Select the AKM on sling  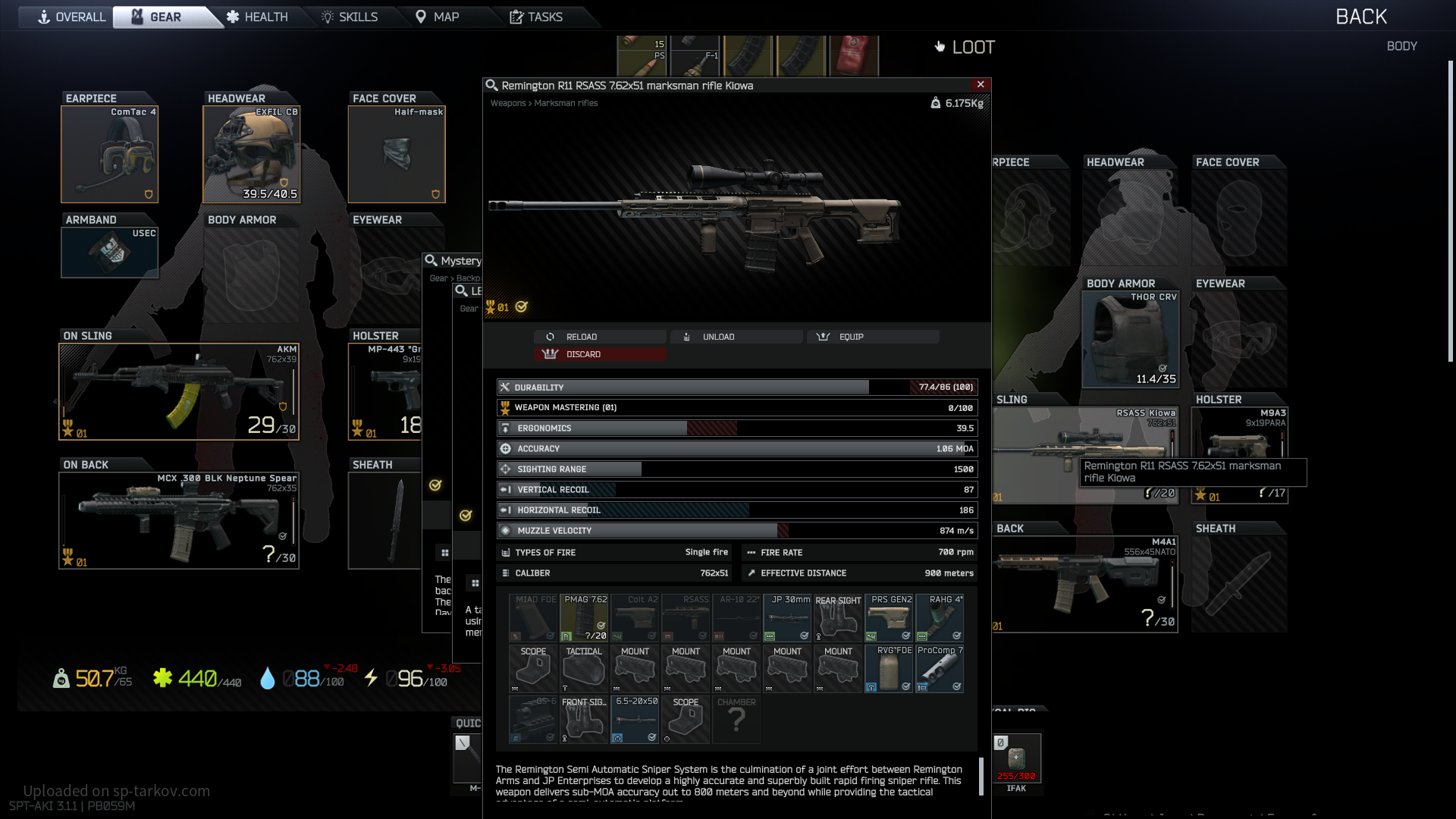click(x=179, y=391)
